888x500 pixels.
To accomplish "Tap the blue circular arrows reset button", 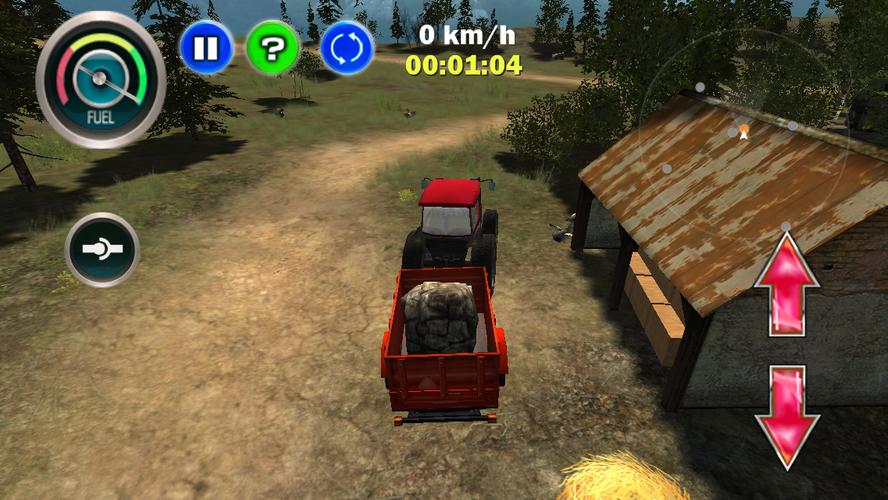I will click(x=347, y=48).
